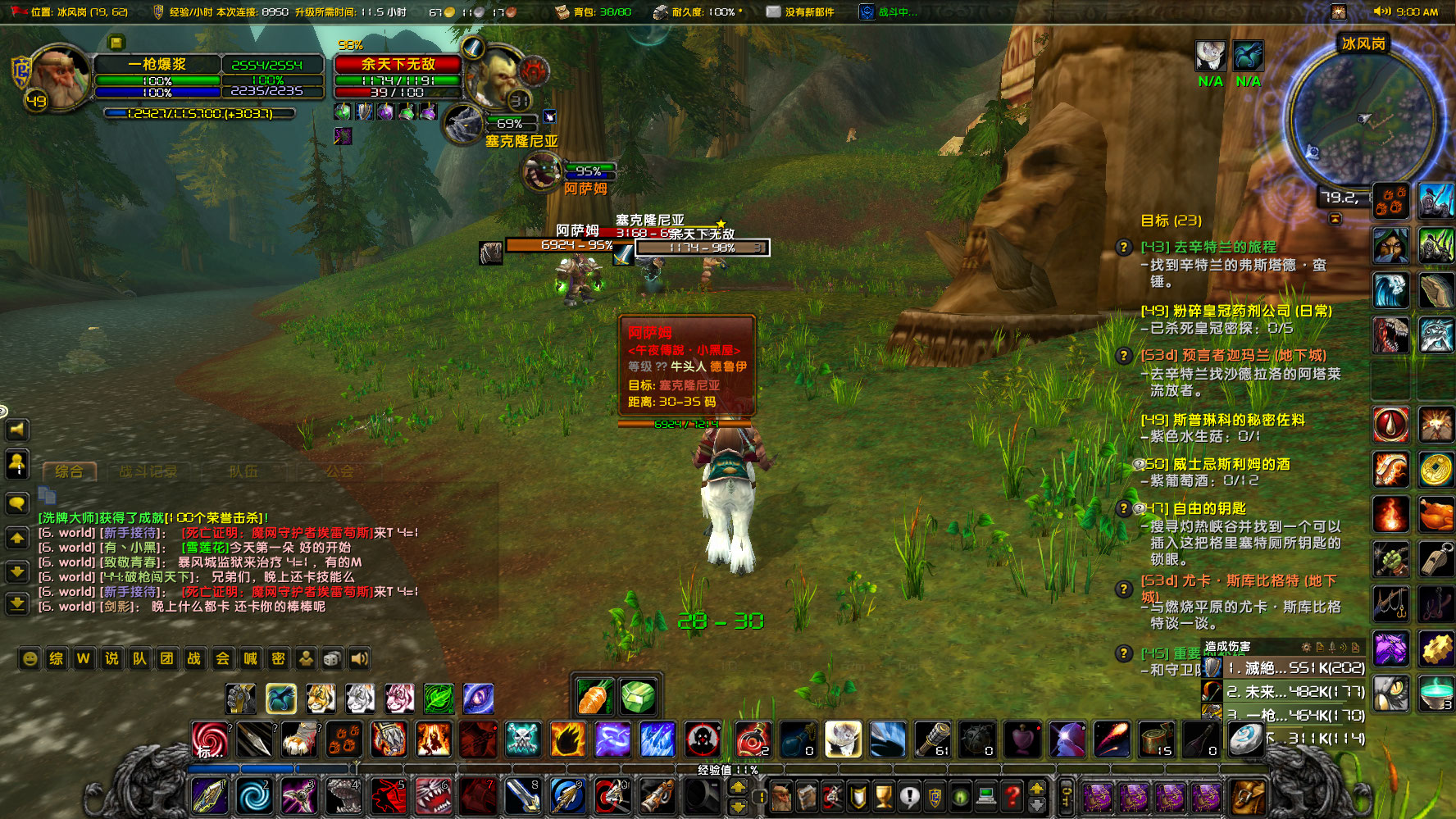Open the character portrait micro menu icon
The width and height of the screenshot is (1456, 819).
click(781, 796)
